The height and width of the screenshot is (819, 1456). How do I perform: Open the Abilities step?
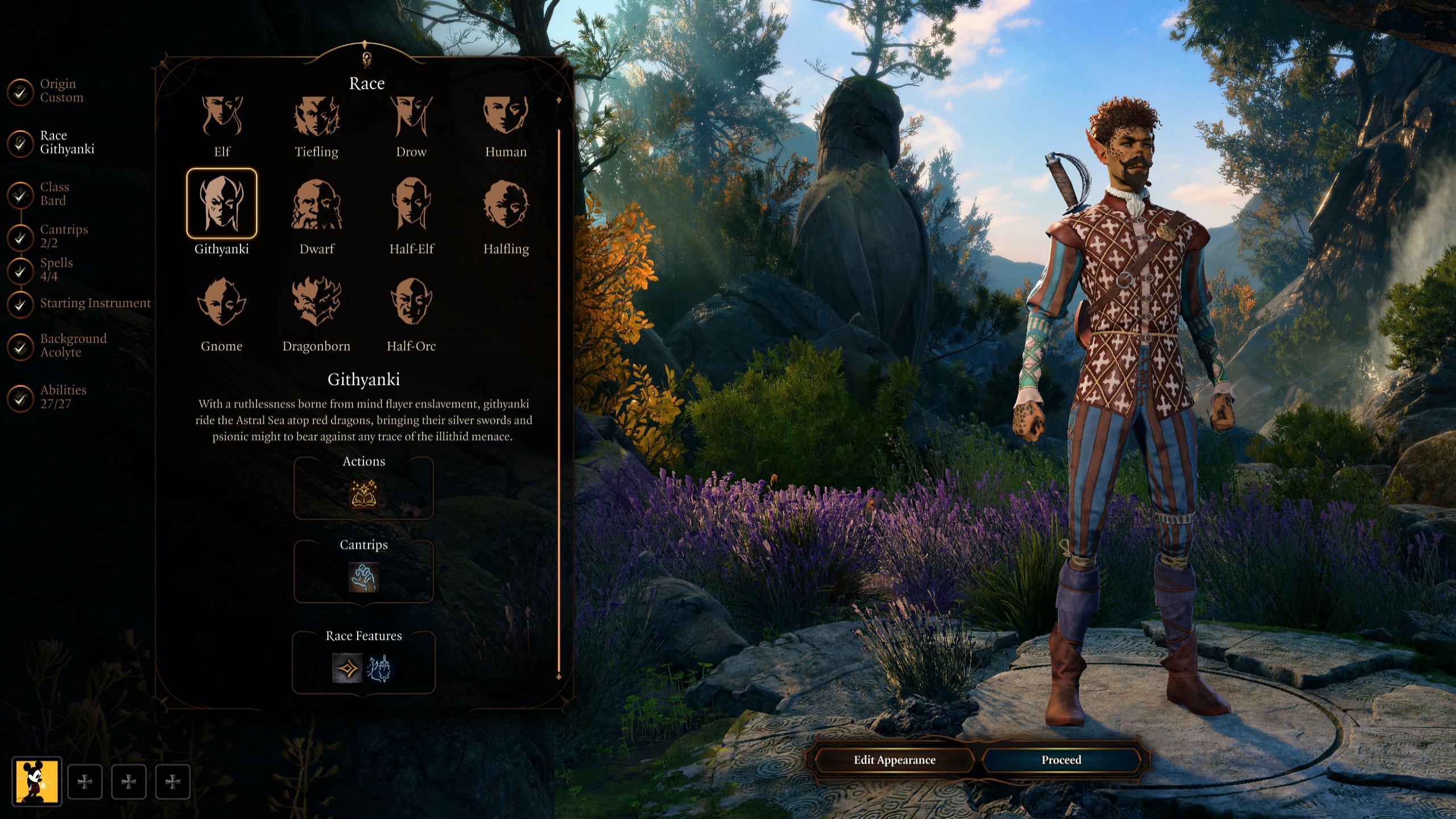click(63, 397)
